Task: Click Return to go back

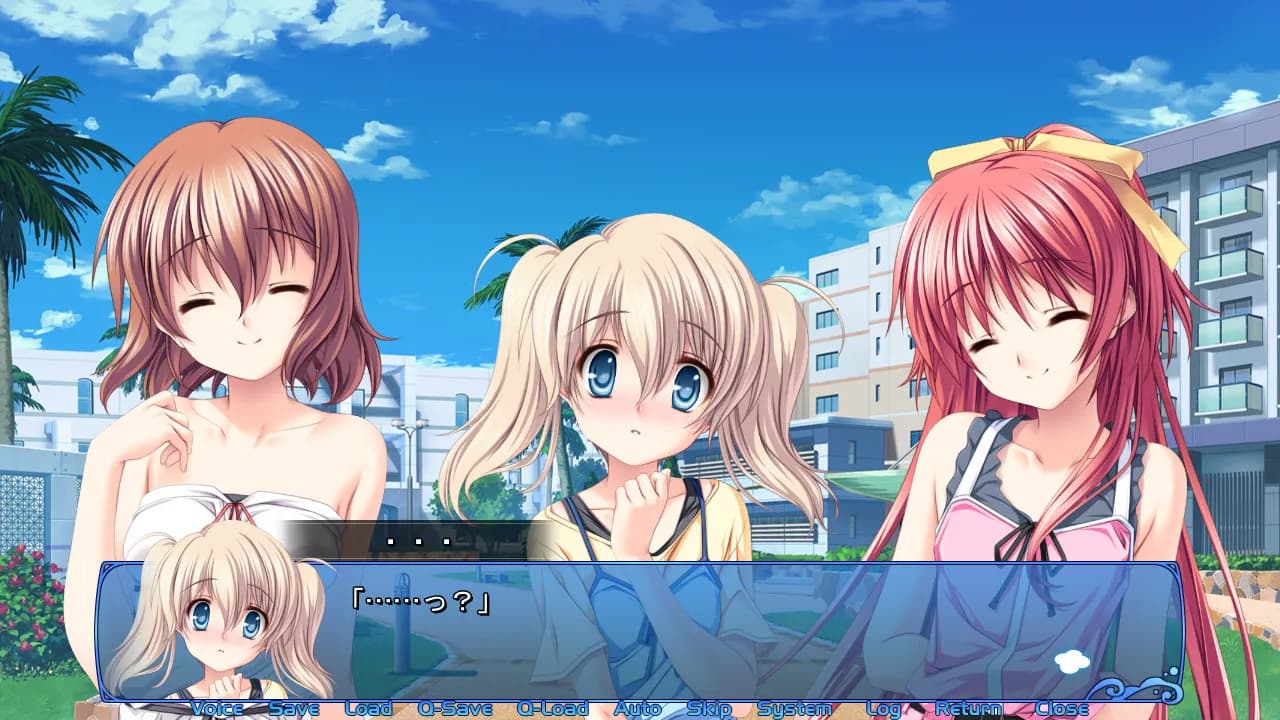Action: [969, 708]
